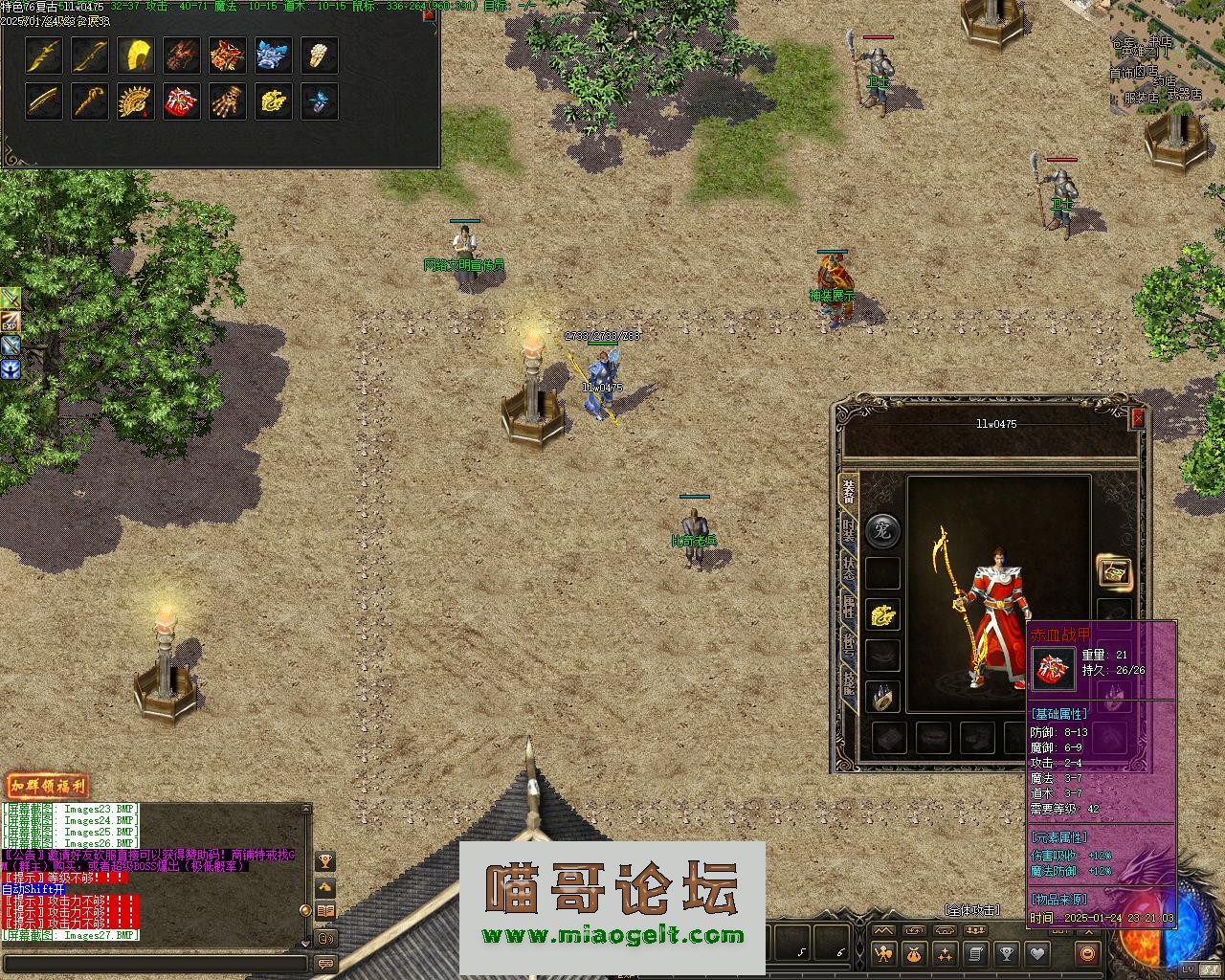
Task: Open the 状态 status tab
Action: coord(848,567)
